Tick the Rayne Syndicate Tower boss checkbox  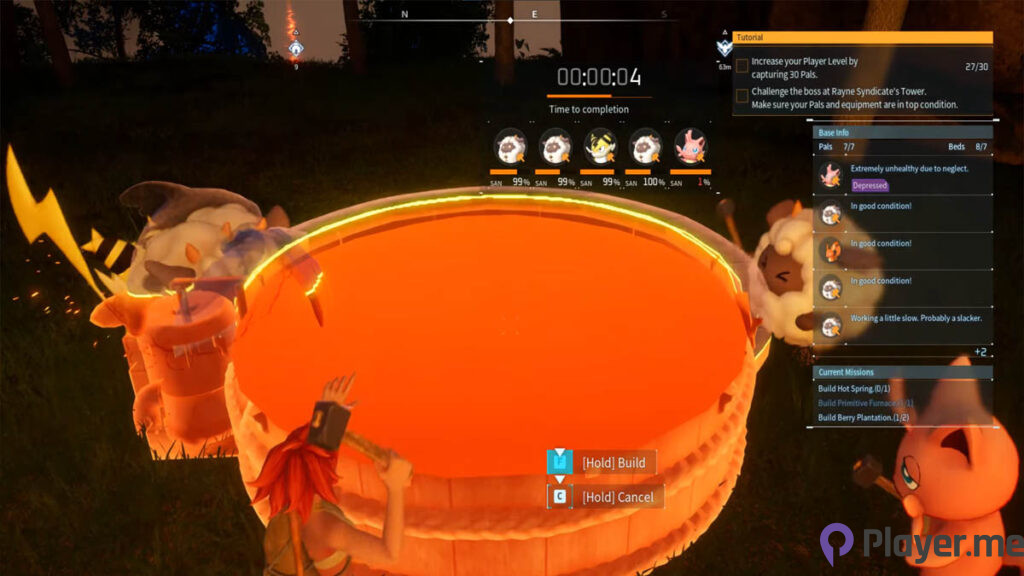pos(742,95)
